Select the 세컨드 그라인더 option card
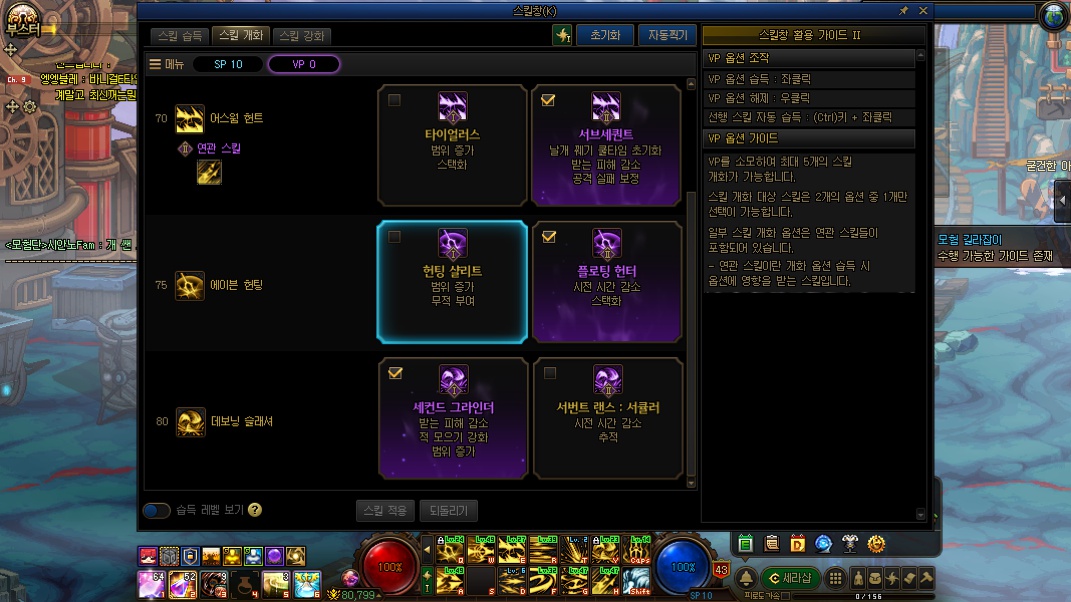Image resolution: width=1071 pixels, height=602 pixels. click(453, 418)
